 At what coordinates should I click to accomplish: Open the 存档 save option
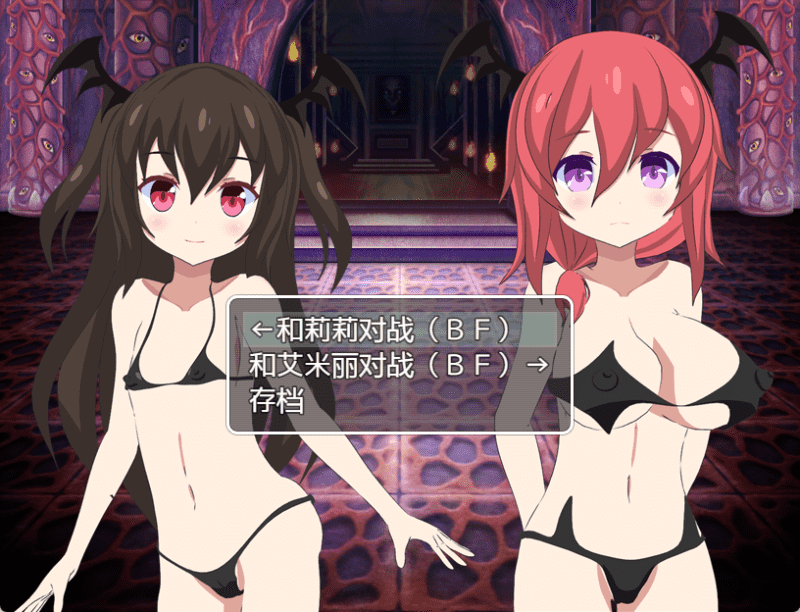coord(276,401)
